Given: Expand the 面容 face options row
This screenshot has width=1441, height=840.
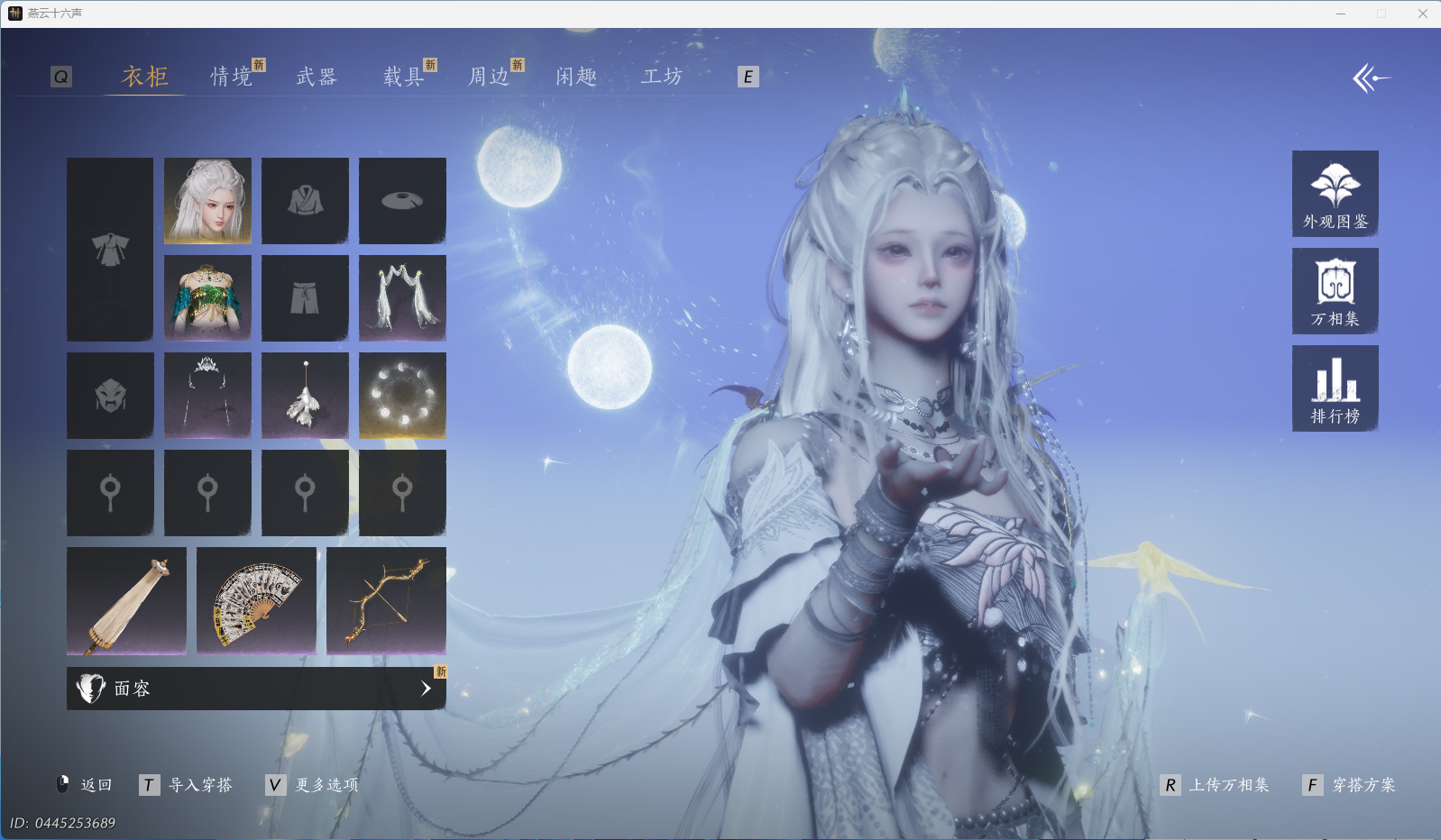Looking at the screenshot, I should (256, 689).
